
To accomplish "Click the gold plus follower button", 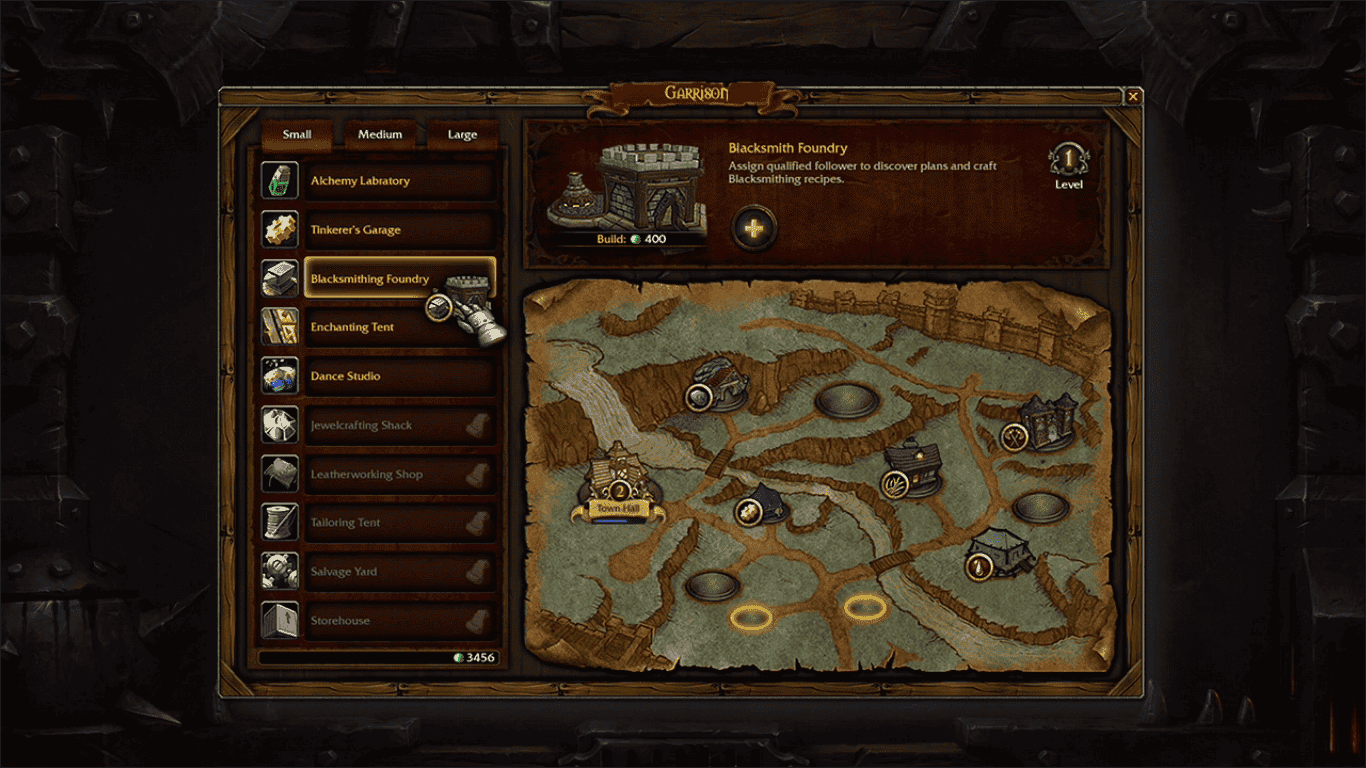I will pos(754,228).
